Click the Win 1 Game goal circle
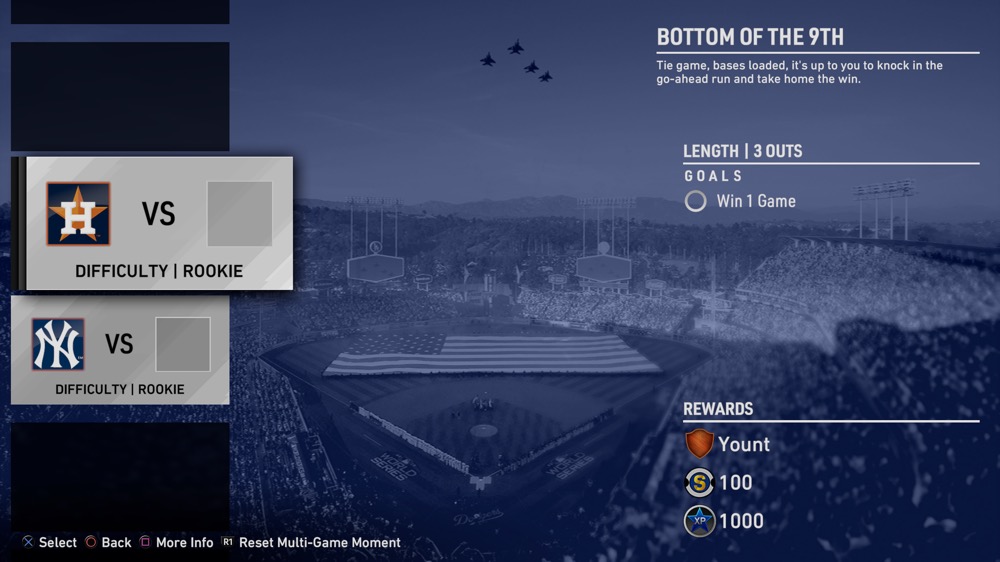Viewport: 1000px width, 562px height. 695,201
